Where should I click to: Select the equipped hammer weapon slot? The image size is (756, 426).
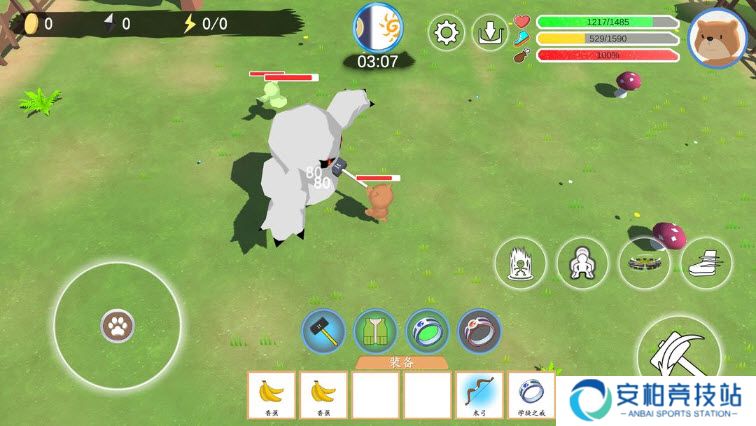[324, 331]
